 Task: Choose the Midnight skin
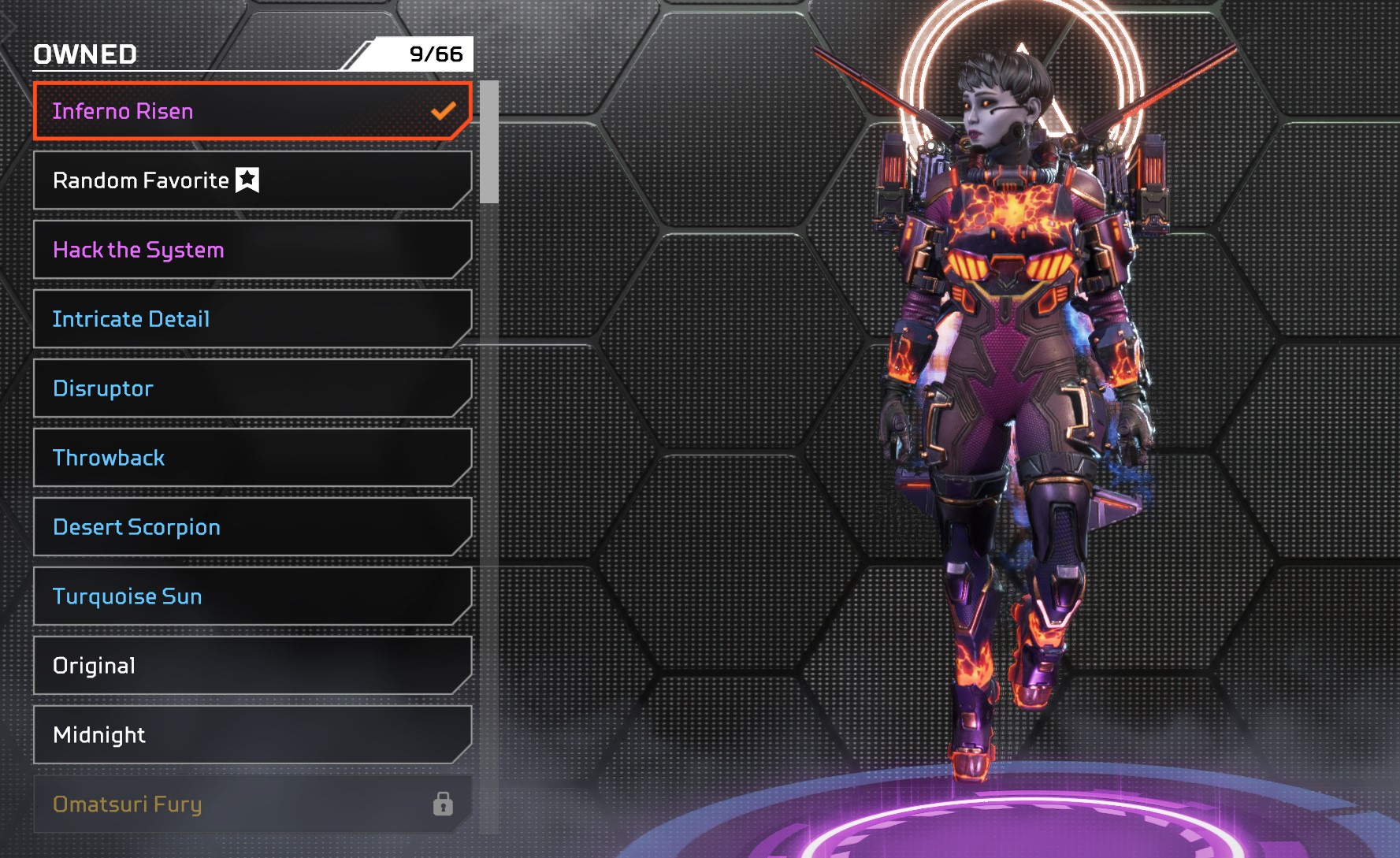click(x=252, y=735)
